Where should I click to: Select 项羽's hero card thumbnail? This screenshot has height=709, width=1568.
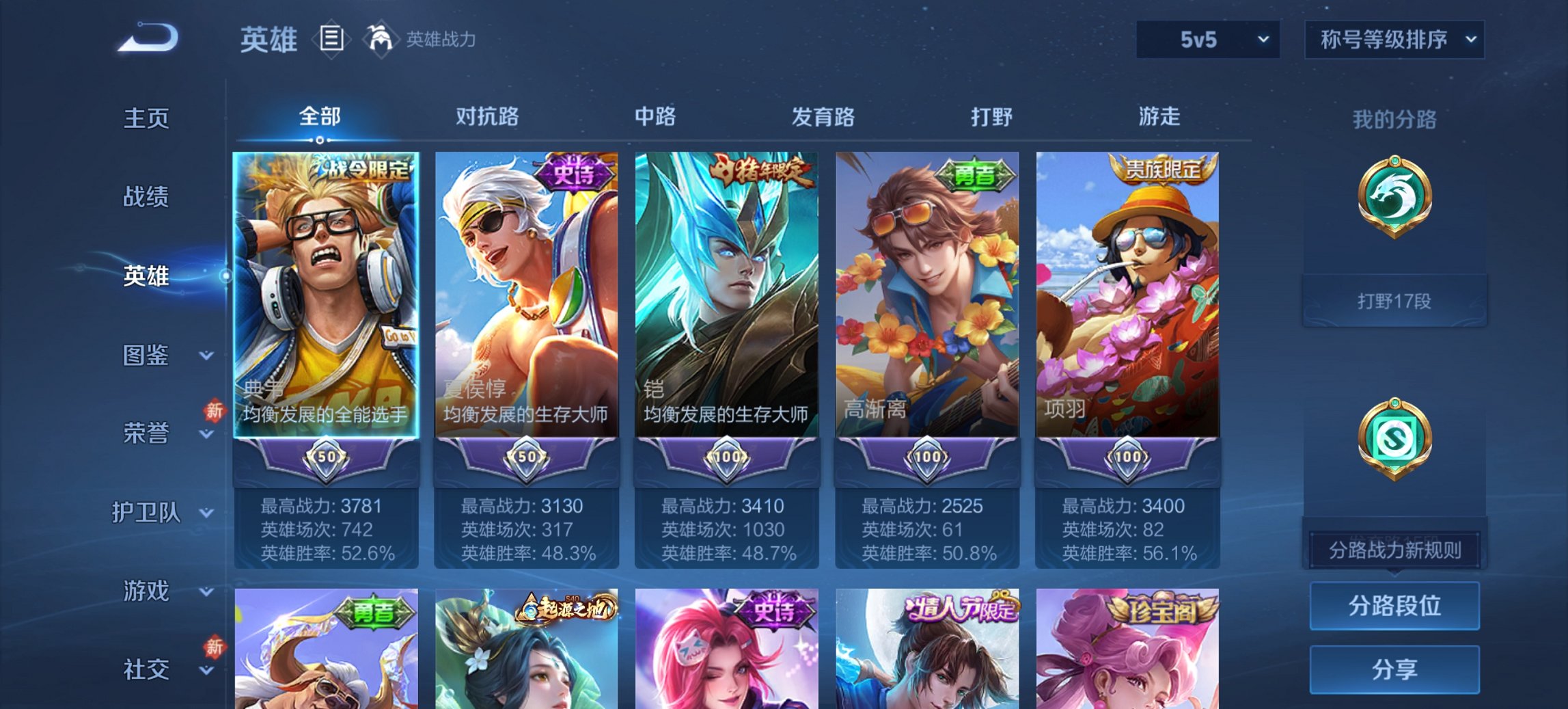pos(1127,294)
